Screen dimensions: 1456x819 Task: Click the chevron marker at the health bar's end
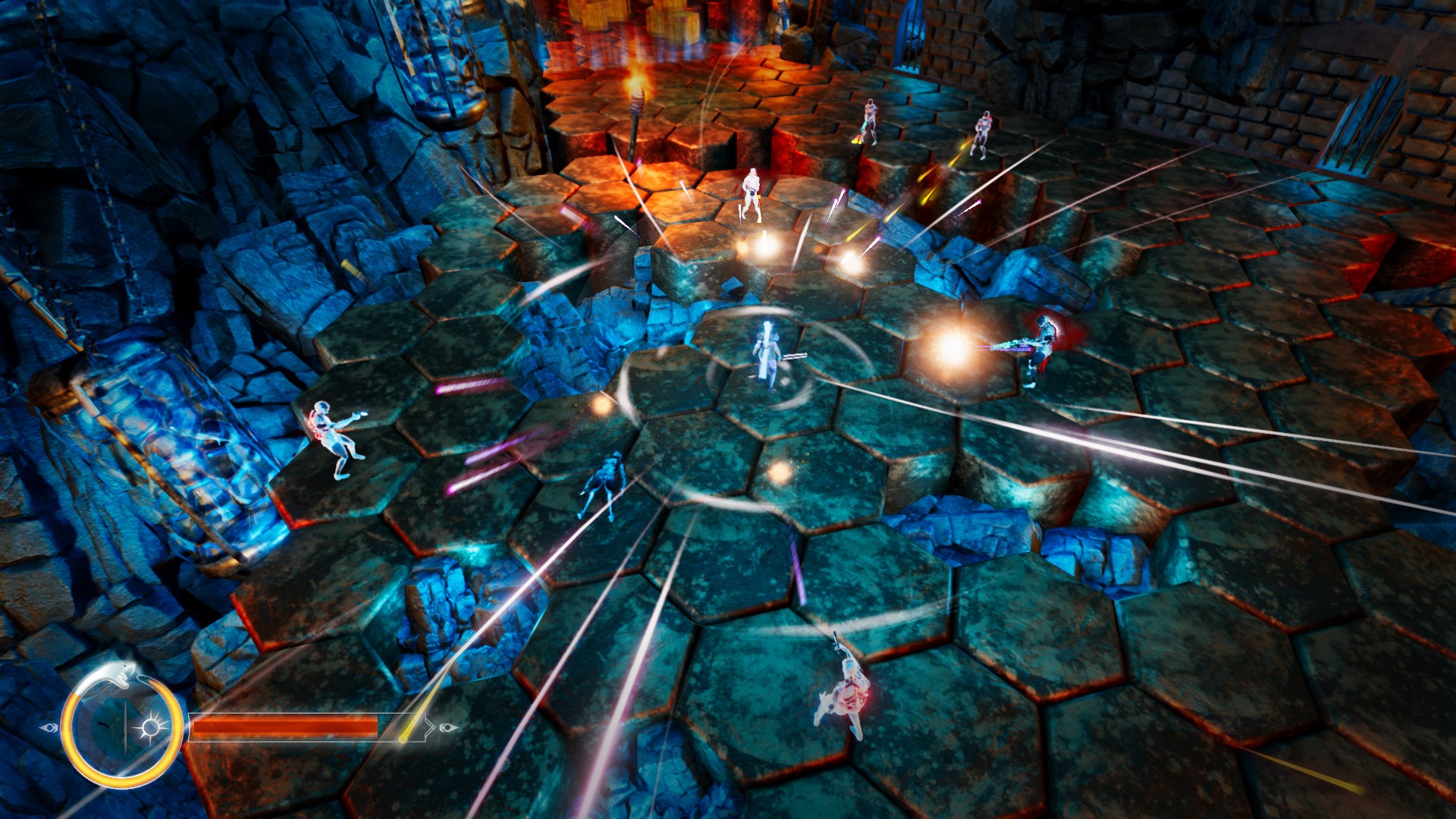[x=430, y=726]
